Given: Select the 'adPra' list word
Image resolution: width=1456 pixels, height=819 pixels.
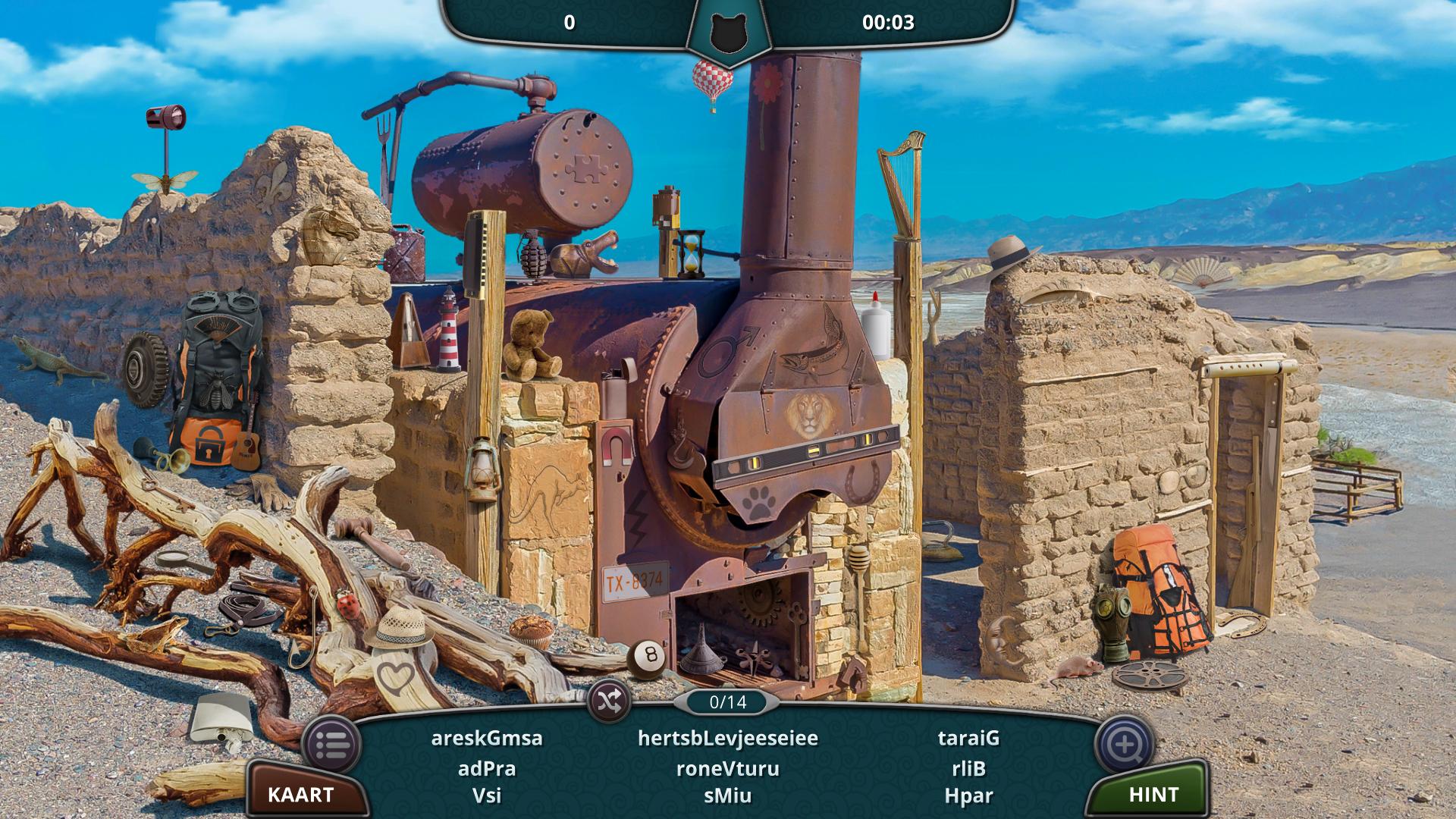Looking at the screenshot, I should [x=487, y=768].
